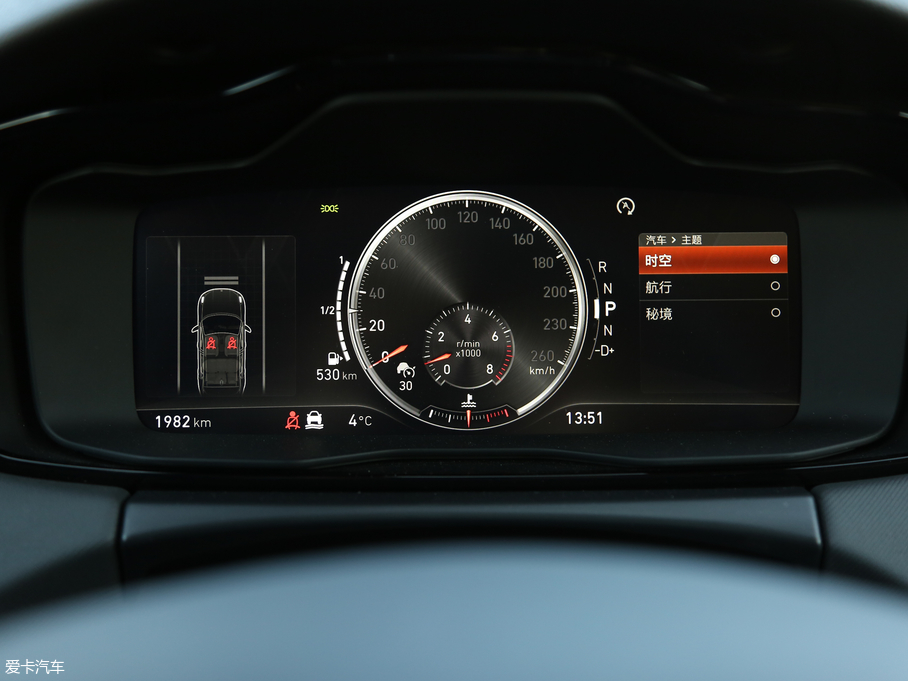
Task: Select the 时空 theme option
Action: [x=712, y=260]
